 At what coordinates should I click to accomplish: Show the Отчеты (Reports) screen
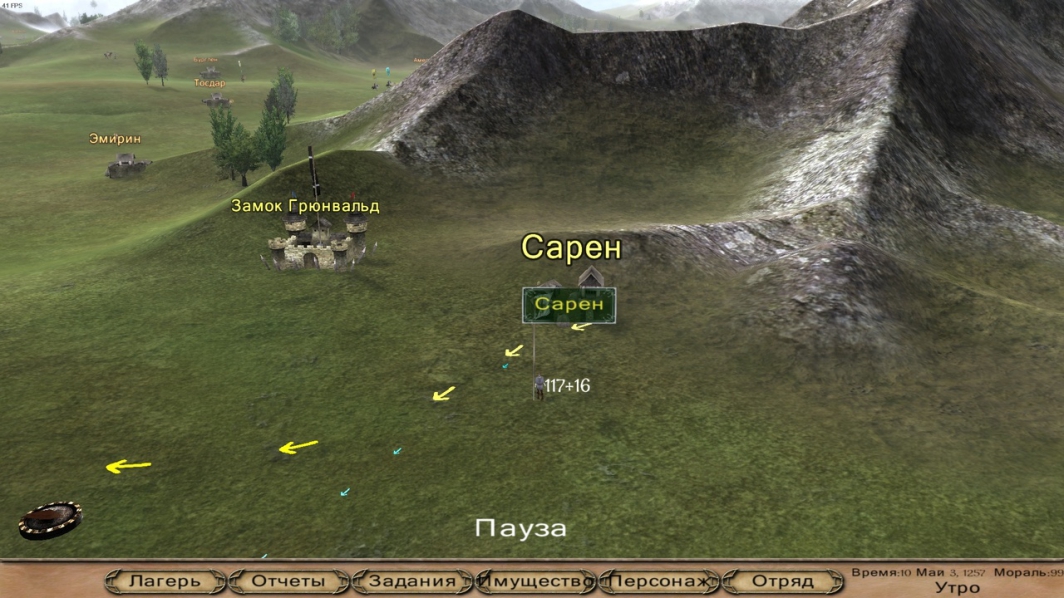pyautogui.click(x=288, y=581)
